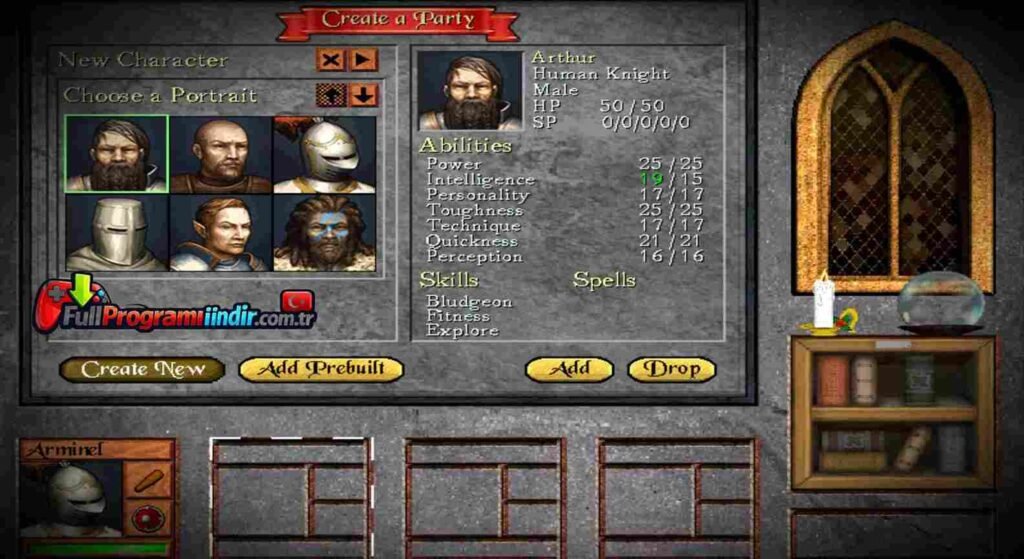
Task: Pick the blue face-paint barbarian portrait
Action: click(324, 232)
